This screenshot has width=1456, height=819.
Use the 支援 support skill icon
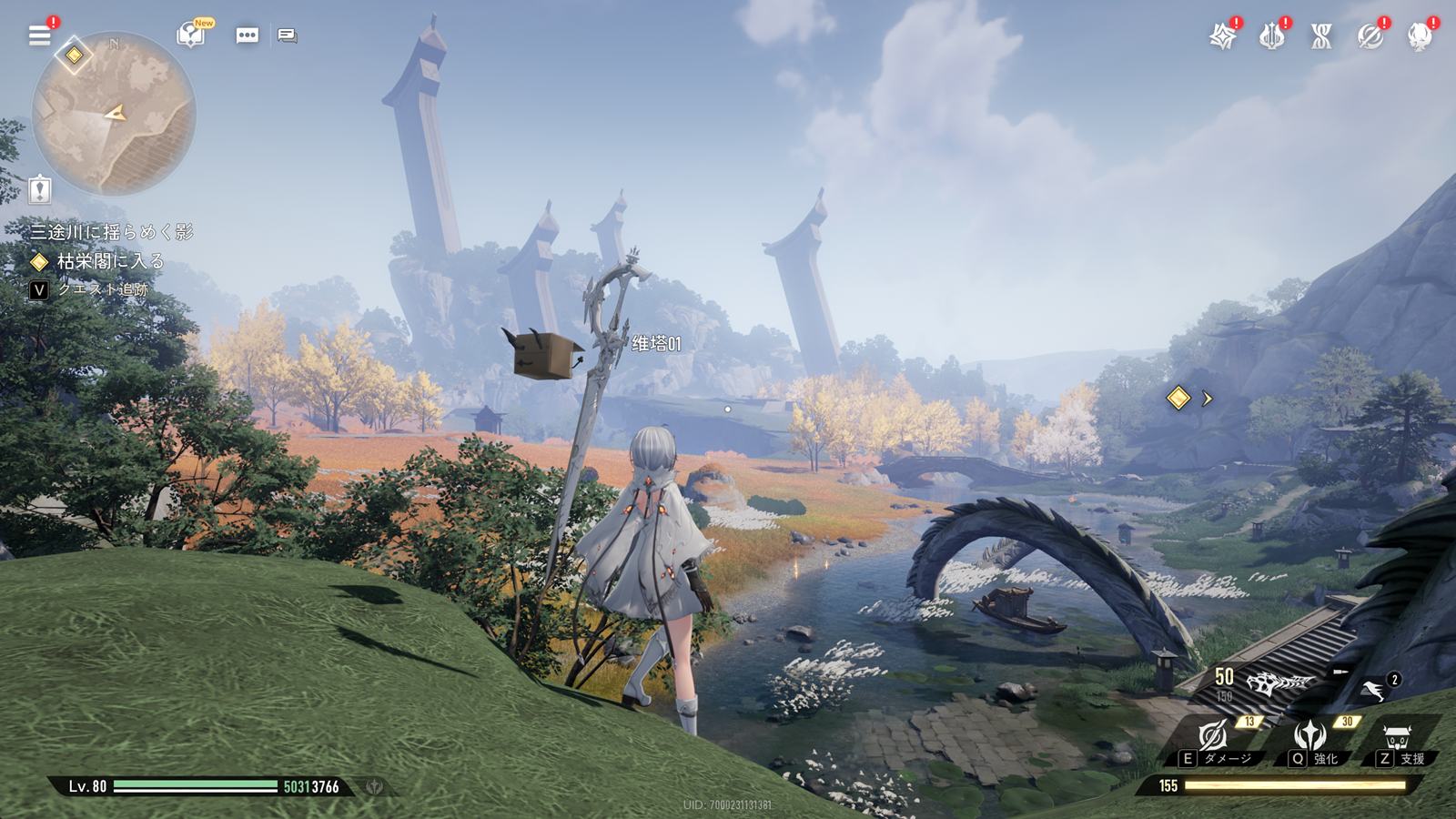click(1396, 736)
